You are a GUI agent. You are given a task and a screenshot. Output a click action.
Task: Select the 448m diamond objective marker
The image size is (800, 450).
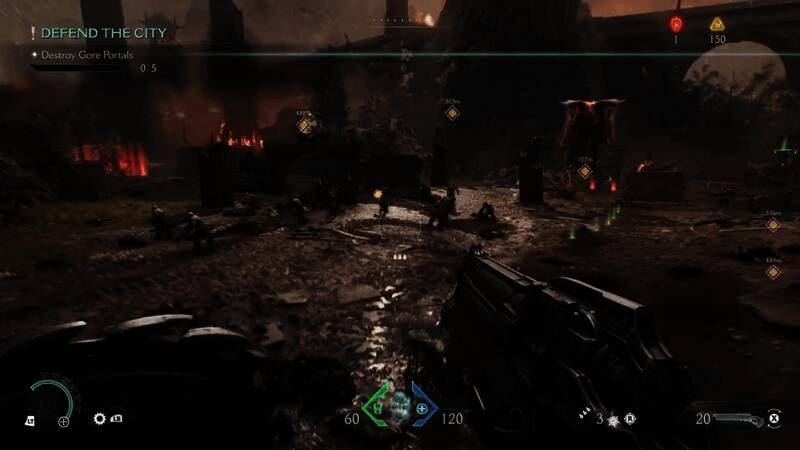(305, 125)
